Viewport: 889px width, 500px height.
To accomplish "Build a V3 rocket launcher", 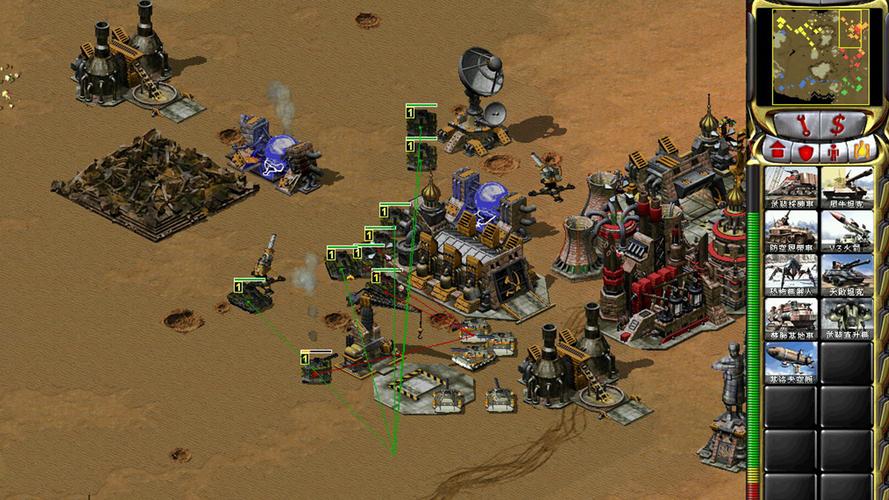I will pos(846,231).
